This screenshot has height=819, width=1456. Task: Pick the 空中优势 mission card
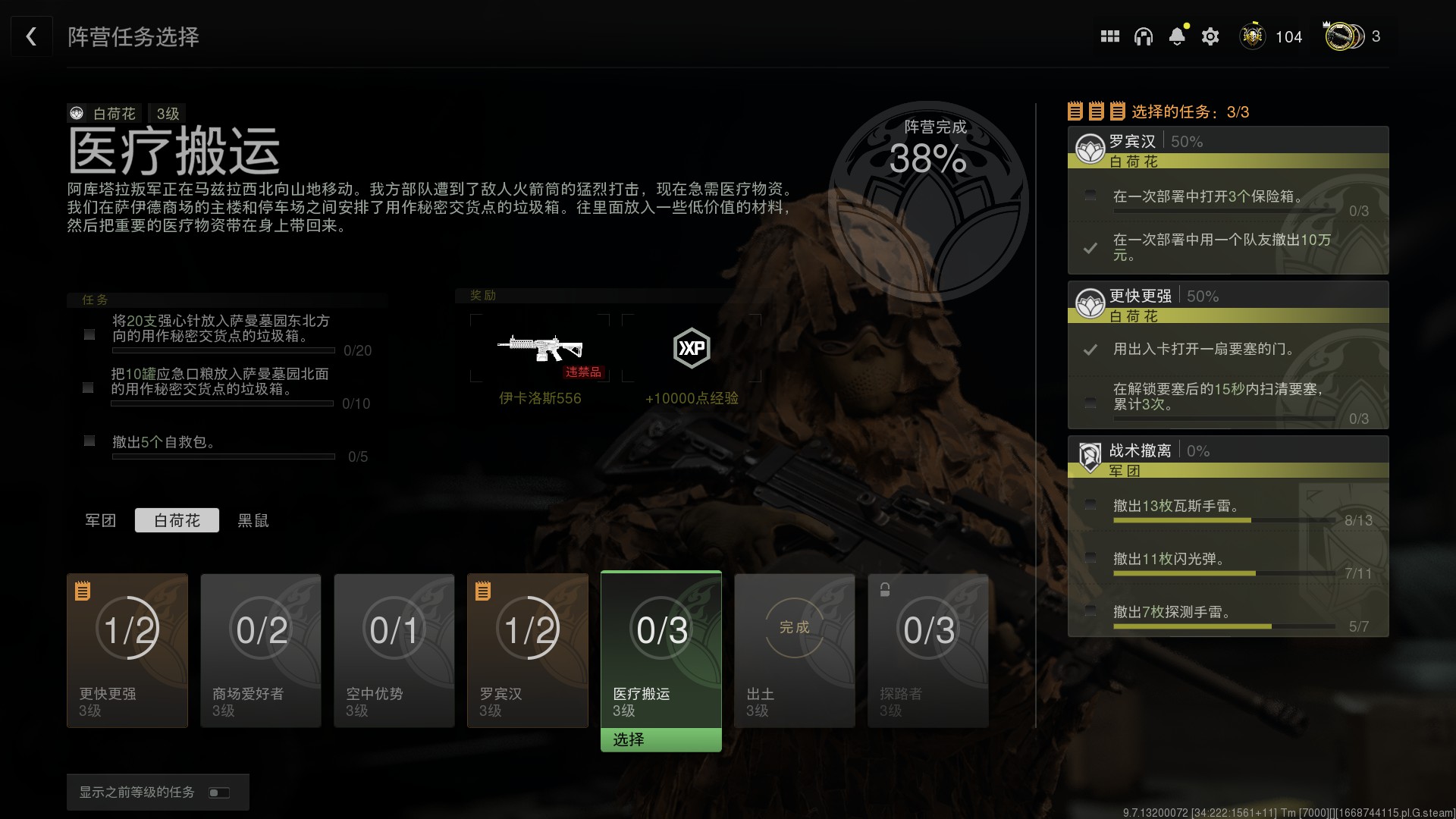coord(394,650)
